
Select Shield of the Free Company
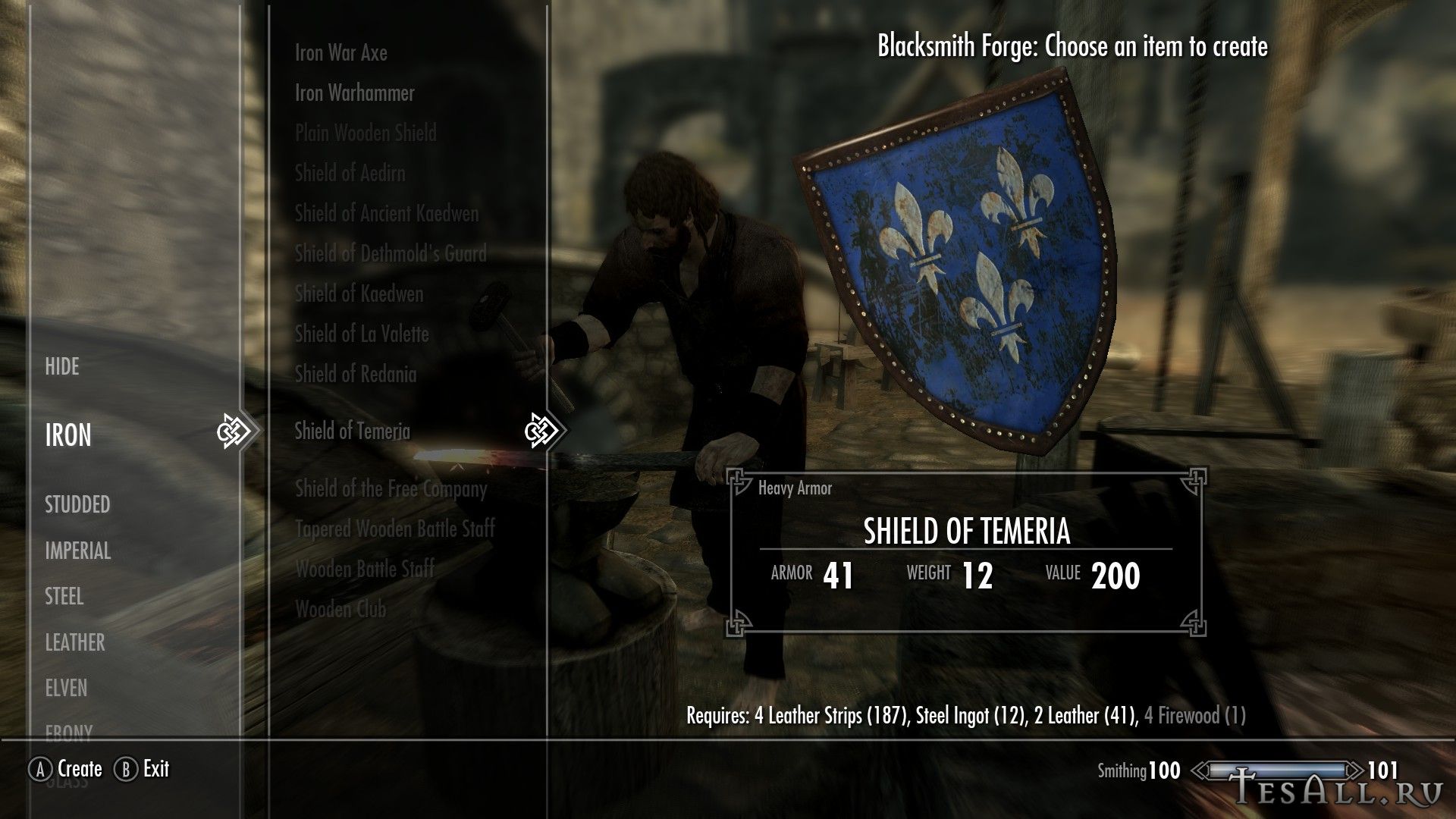(x=391, y=489)
